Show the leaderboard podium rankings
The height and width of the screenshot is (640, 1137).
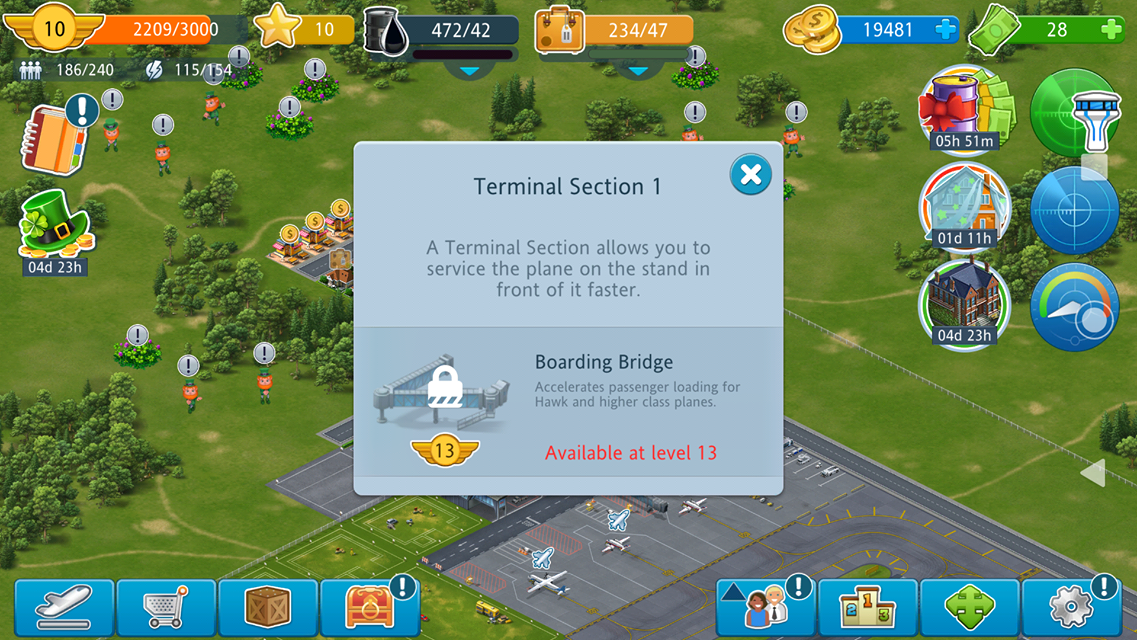click(867, 607)
